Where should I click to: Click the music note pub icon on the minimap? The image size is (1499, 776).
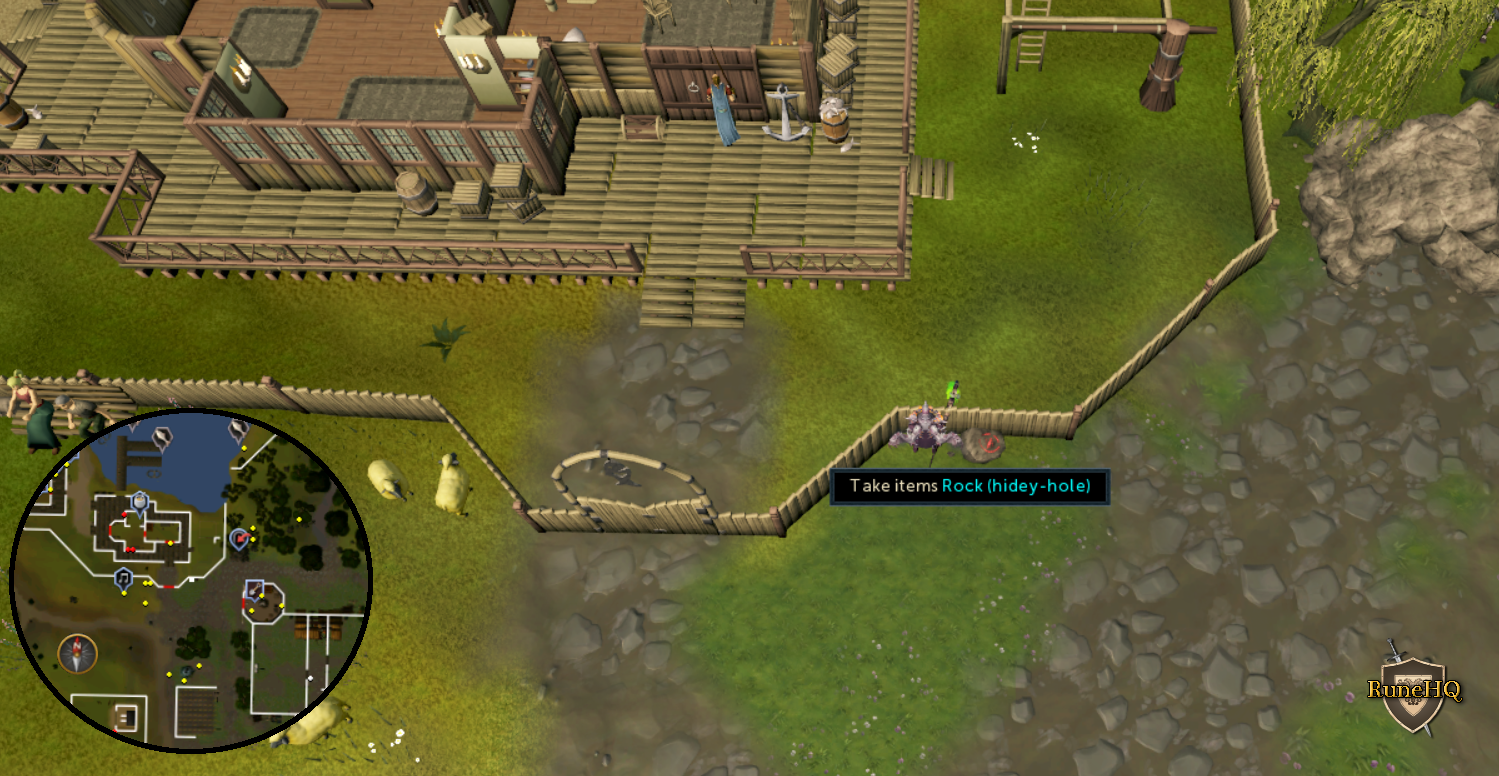123,578
